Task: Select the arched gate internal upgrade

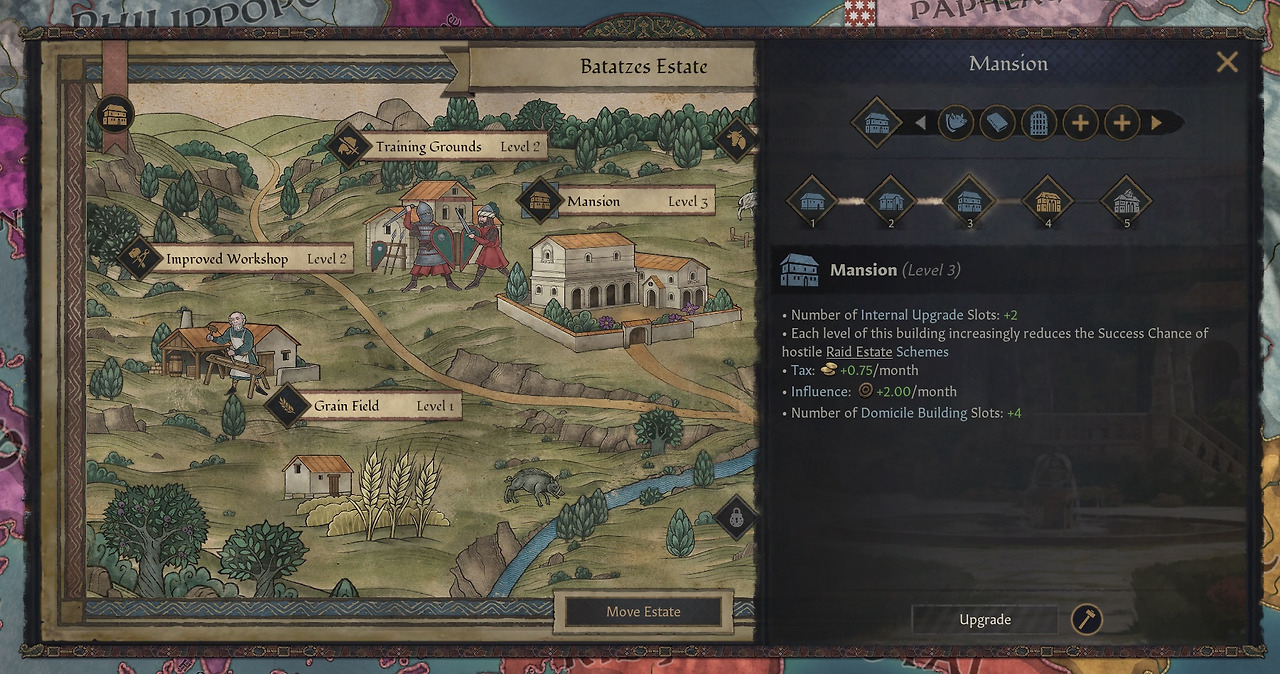Action: pos(1039,123)
